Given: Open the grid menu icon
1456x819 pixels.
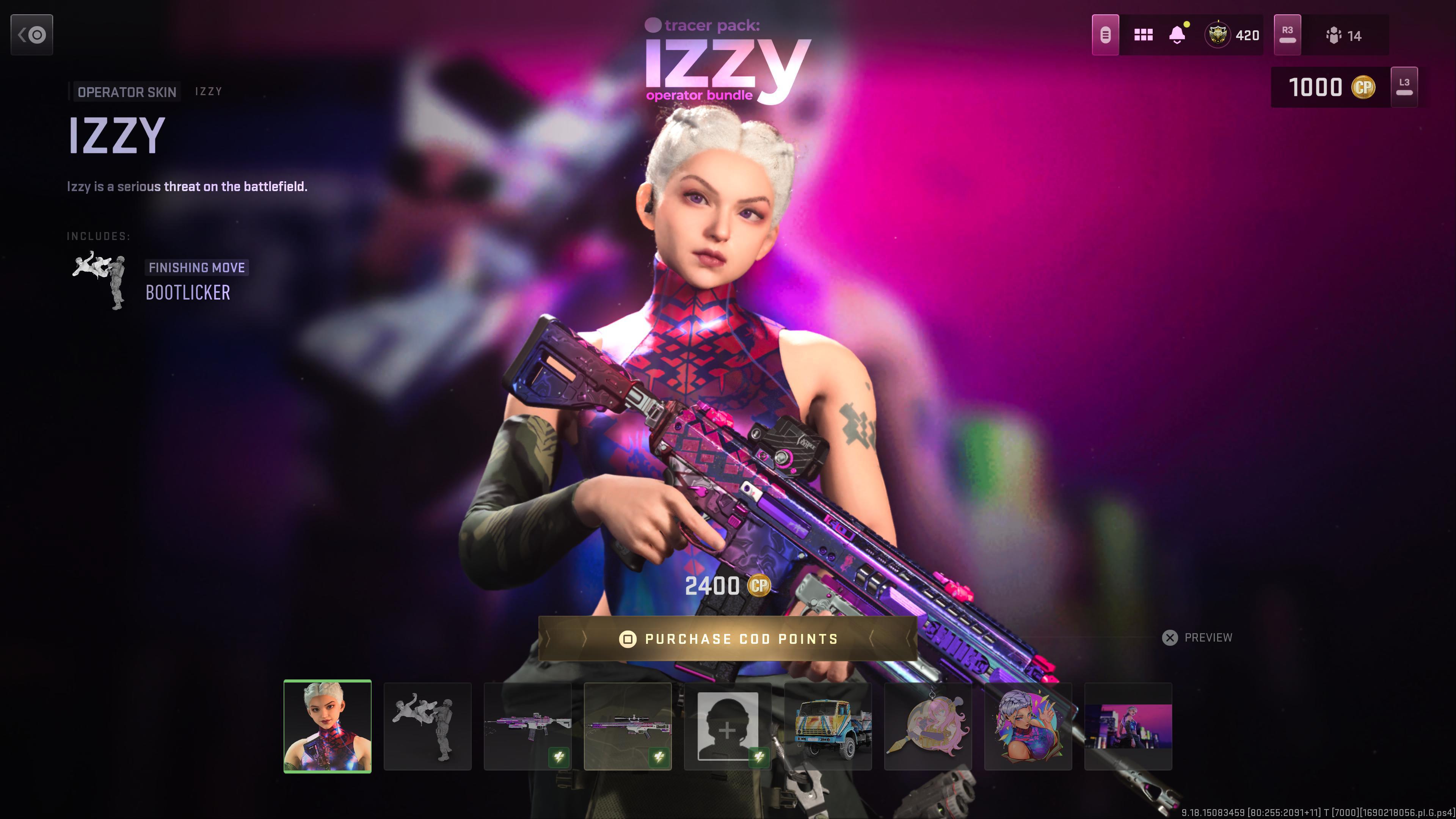Looking at the screenshot, I should point(1143,35).
